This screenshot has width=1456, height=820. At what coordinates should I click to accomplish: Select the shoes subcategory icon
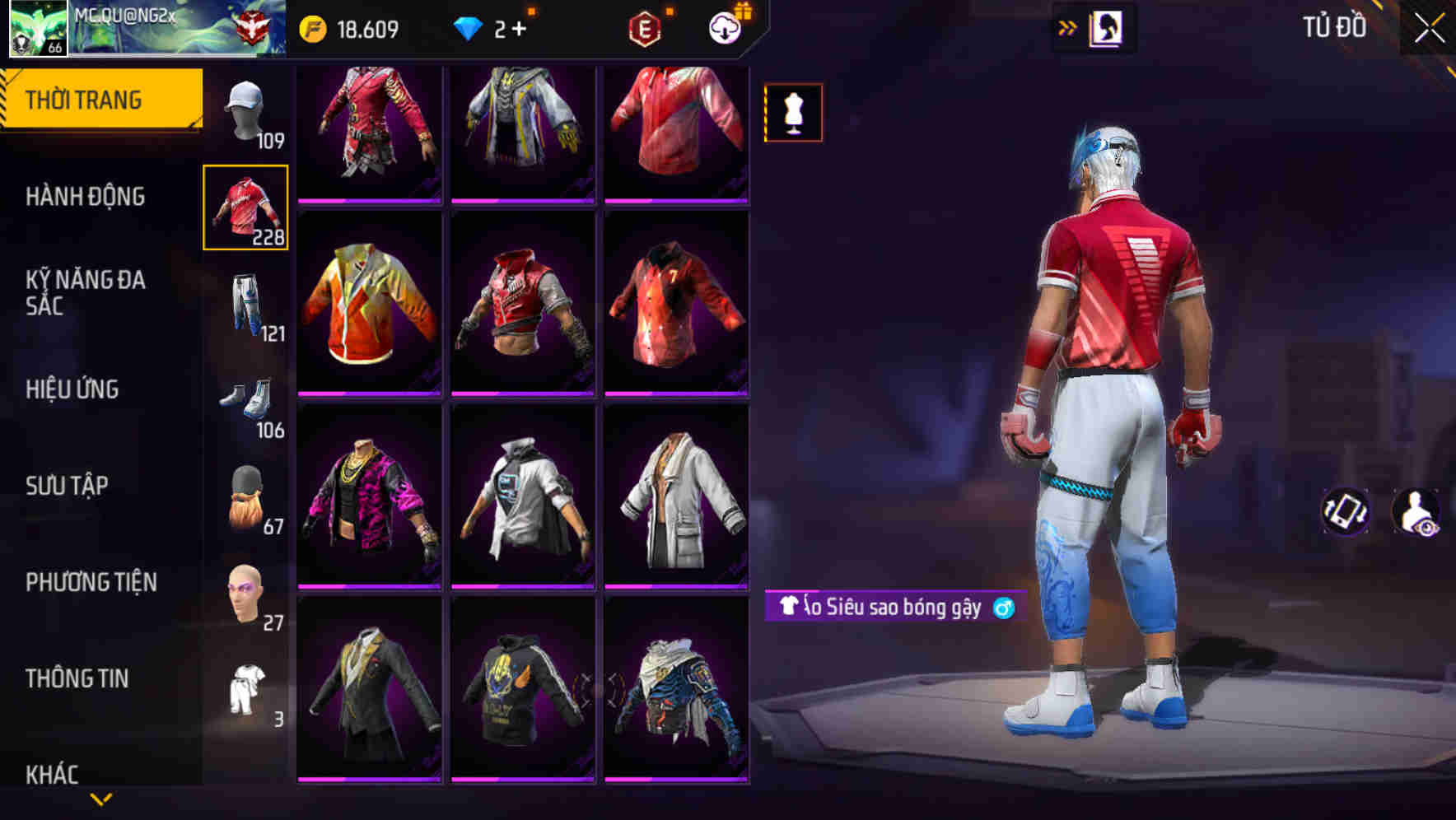(244, 401)
